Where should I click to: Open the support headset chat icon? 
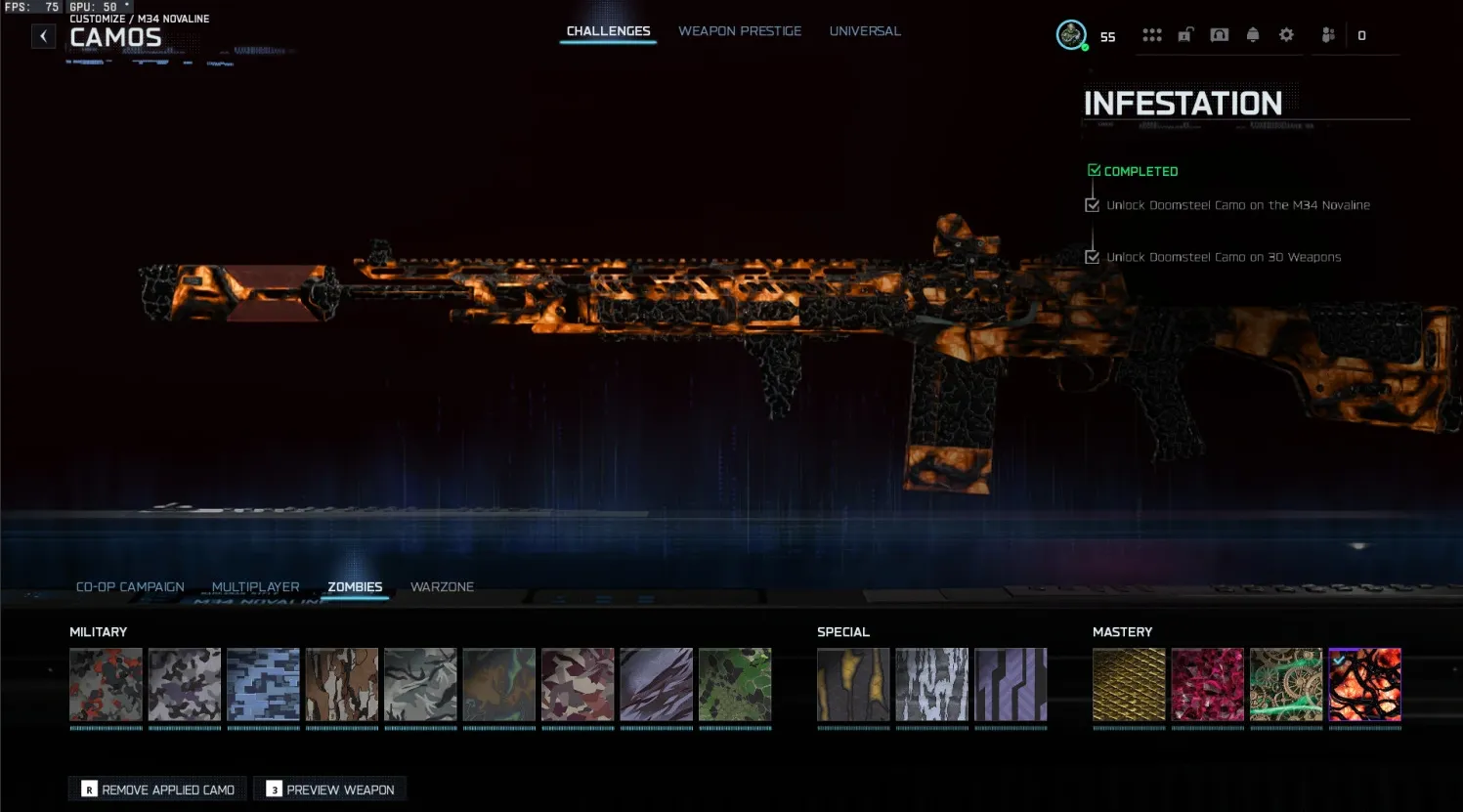(x=1219, y=34)
